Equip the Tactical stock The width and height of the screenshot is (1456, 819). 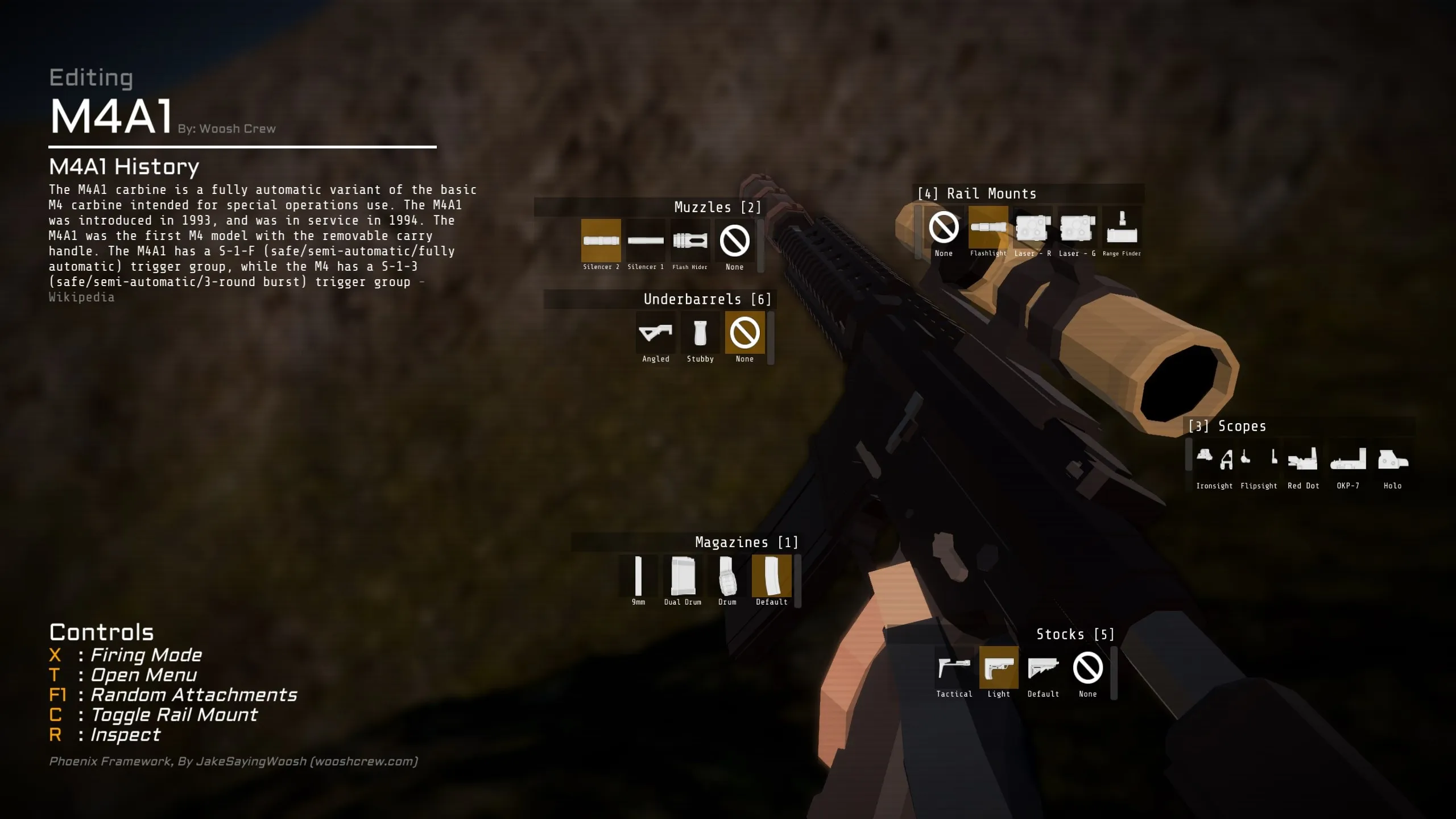tap(954, 668)
